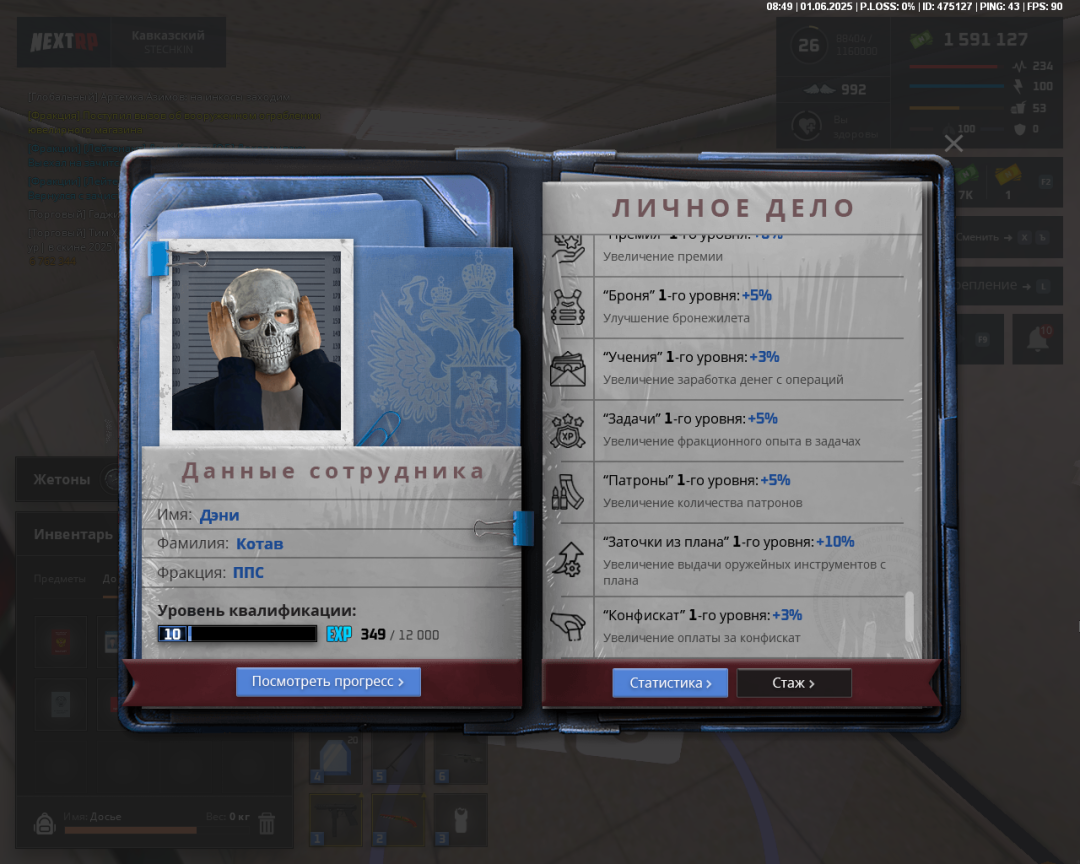1080x864 pixels.
Task: Close the personal file folder
Action: point(954,143)
